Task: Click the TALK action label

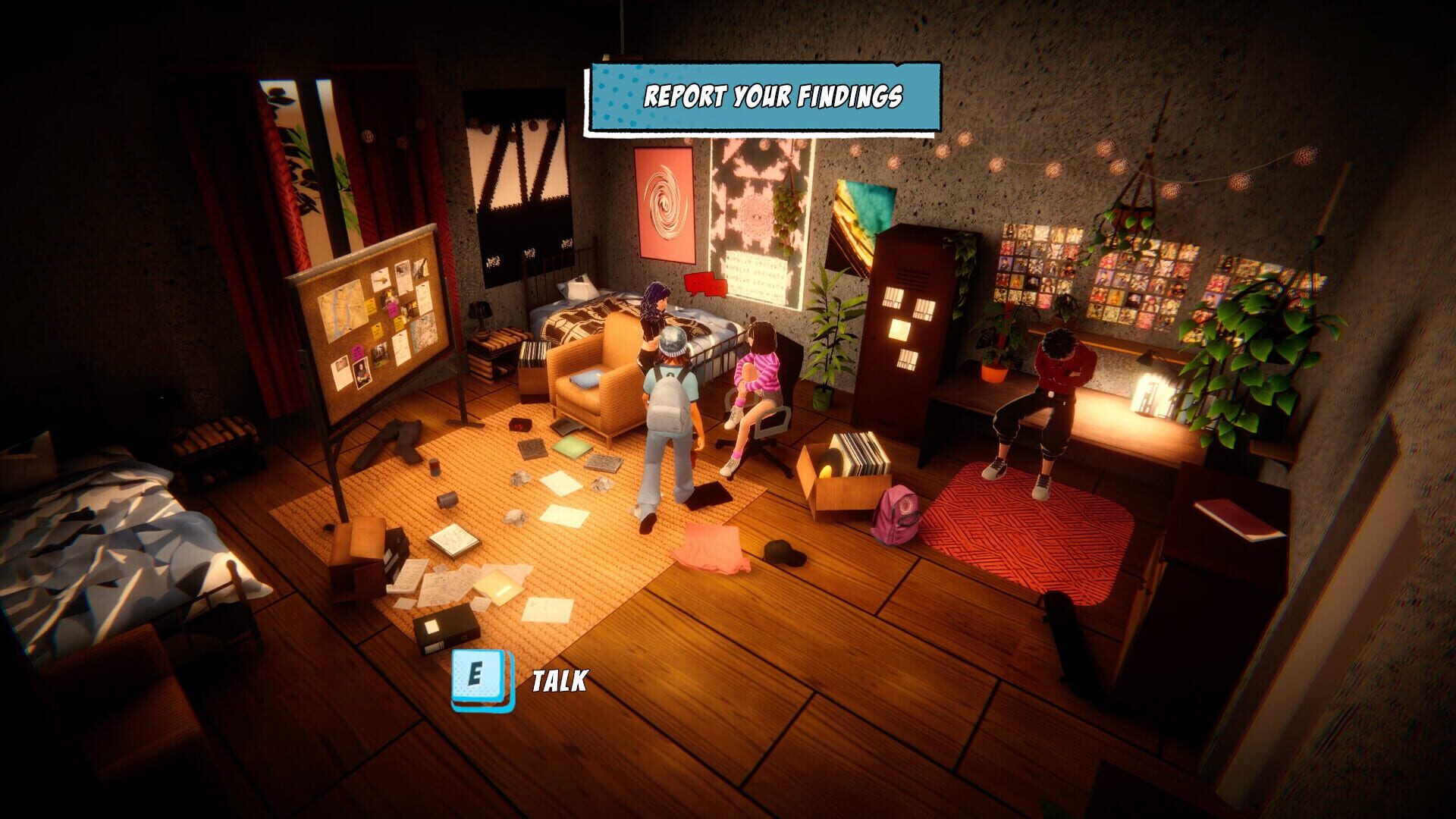Action: [x=557, y=681]
